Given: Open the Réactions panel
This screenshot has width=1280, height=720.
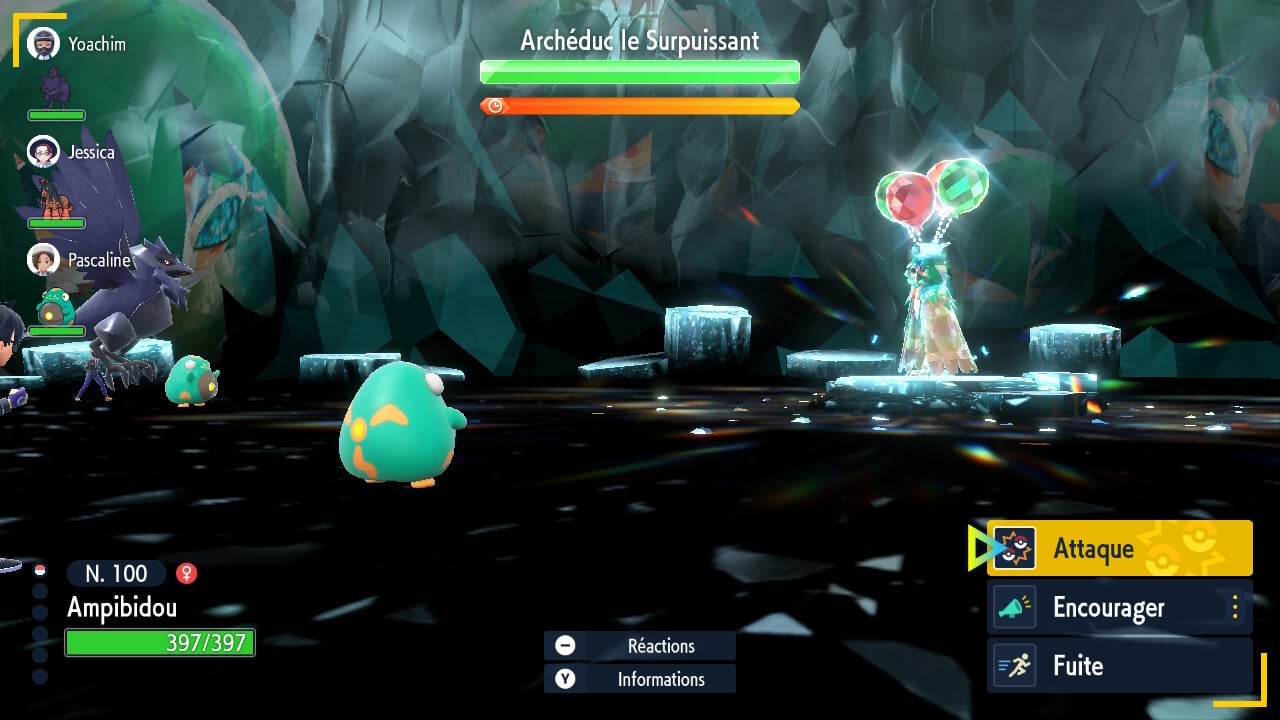Looking at the screenshot, I should [640, 646].
